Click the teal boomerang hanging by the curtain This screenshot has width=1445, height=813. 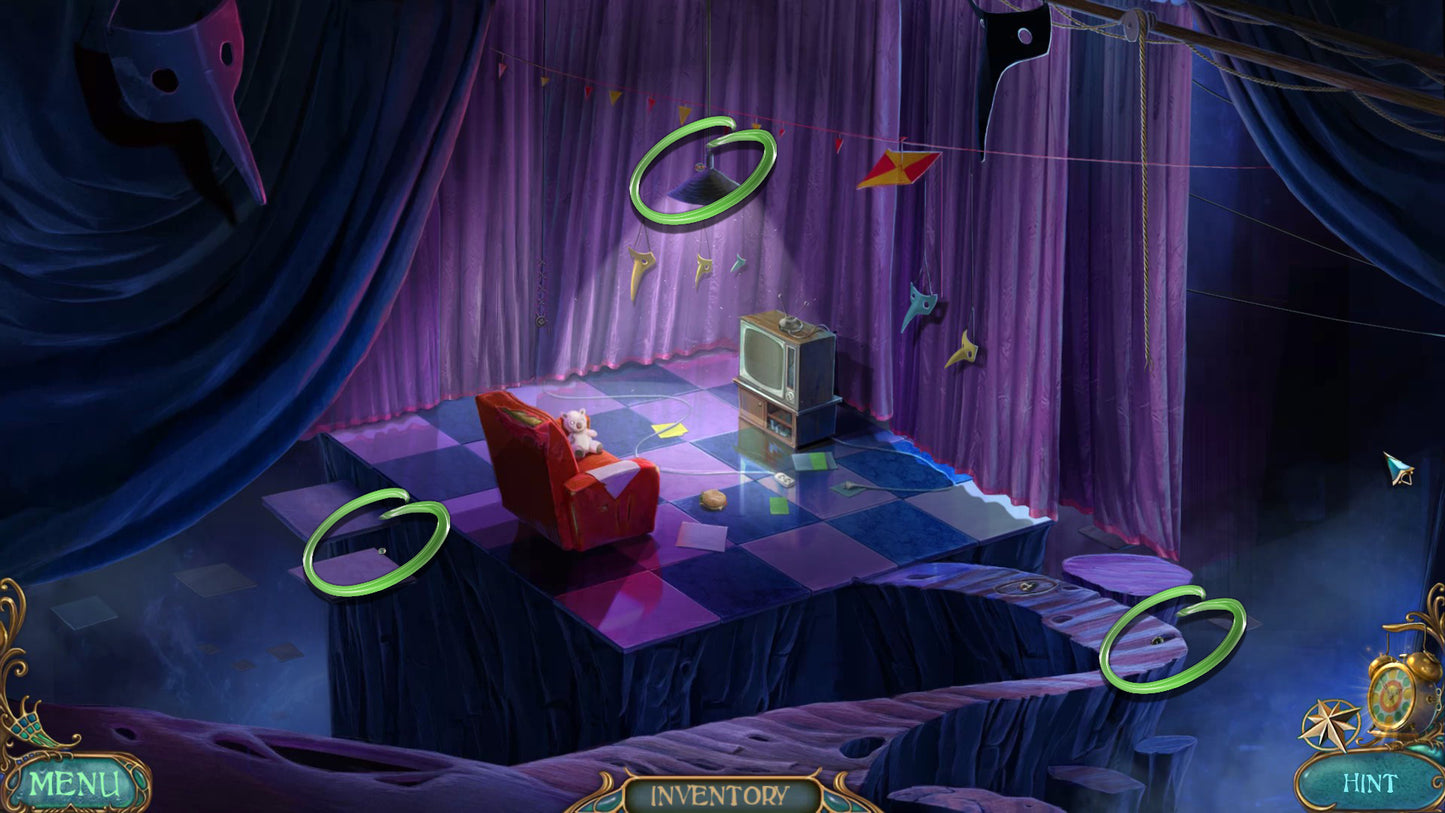(x=918, y=305)
